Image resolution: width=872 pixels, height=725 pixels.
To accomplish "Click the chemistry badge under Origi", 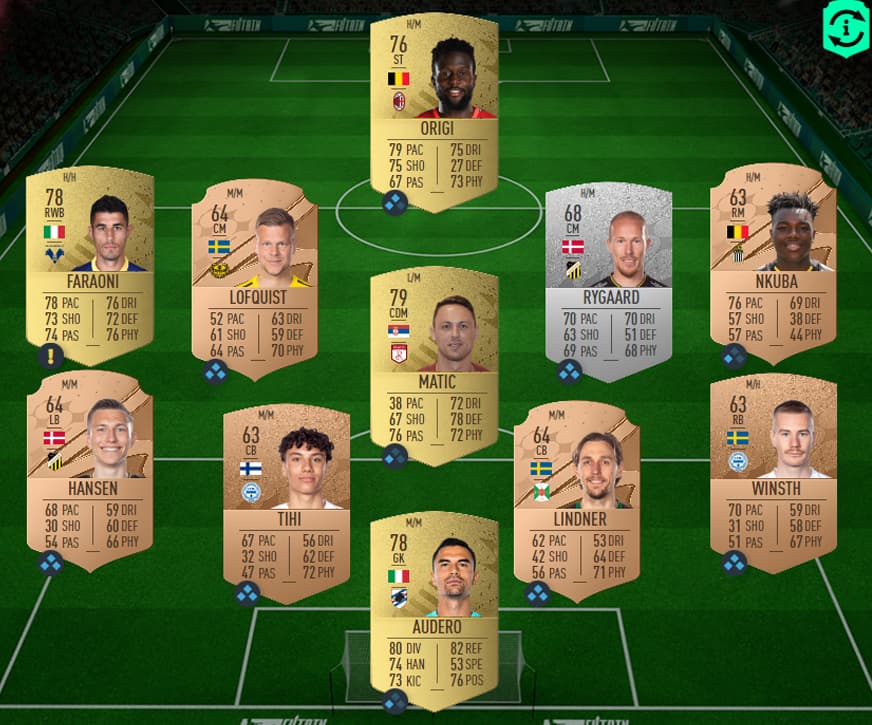I will [x=394, y=203].
